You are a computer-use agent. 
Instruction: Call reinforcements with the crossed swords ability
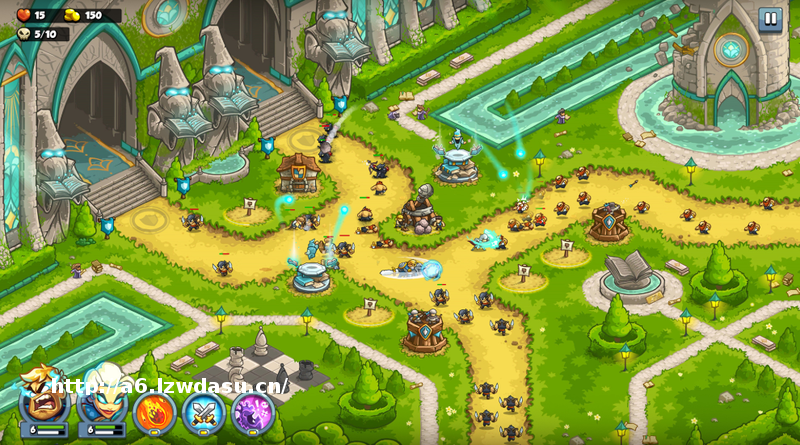pyautogui.click(x=203, y=412)
